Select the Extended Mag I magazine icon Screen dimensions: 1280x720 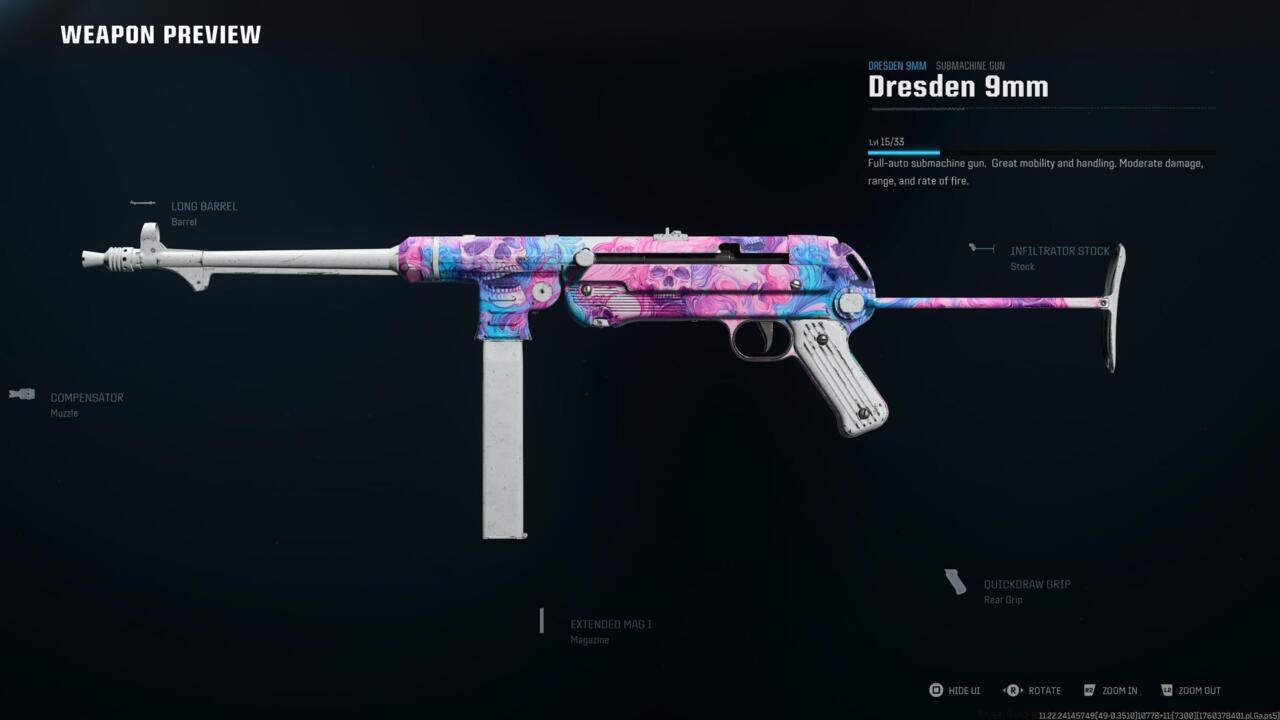(x=541, y=621)
